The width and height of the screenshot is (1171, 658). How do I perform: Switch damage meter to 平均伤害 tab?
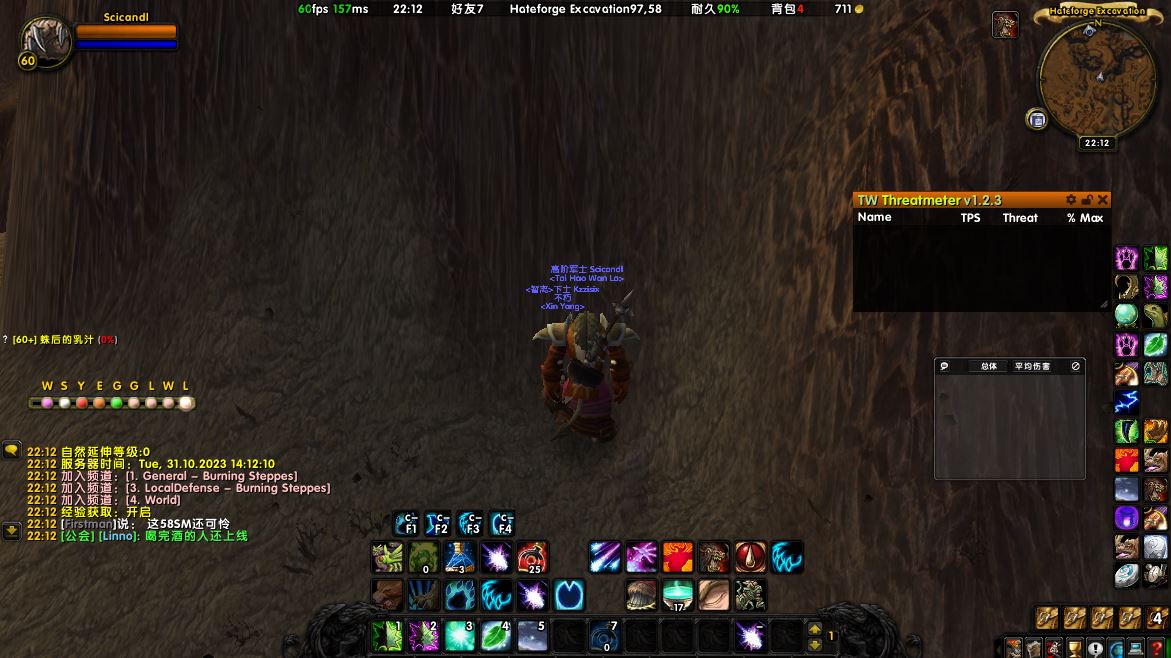coord(1032,366)
